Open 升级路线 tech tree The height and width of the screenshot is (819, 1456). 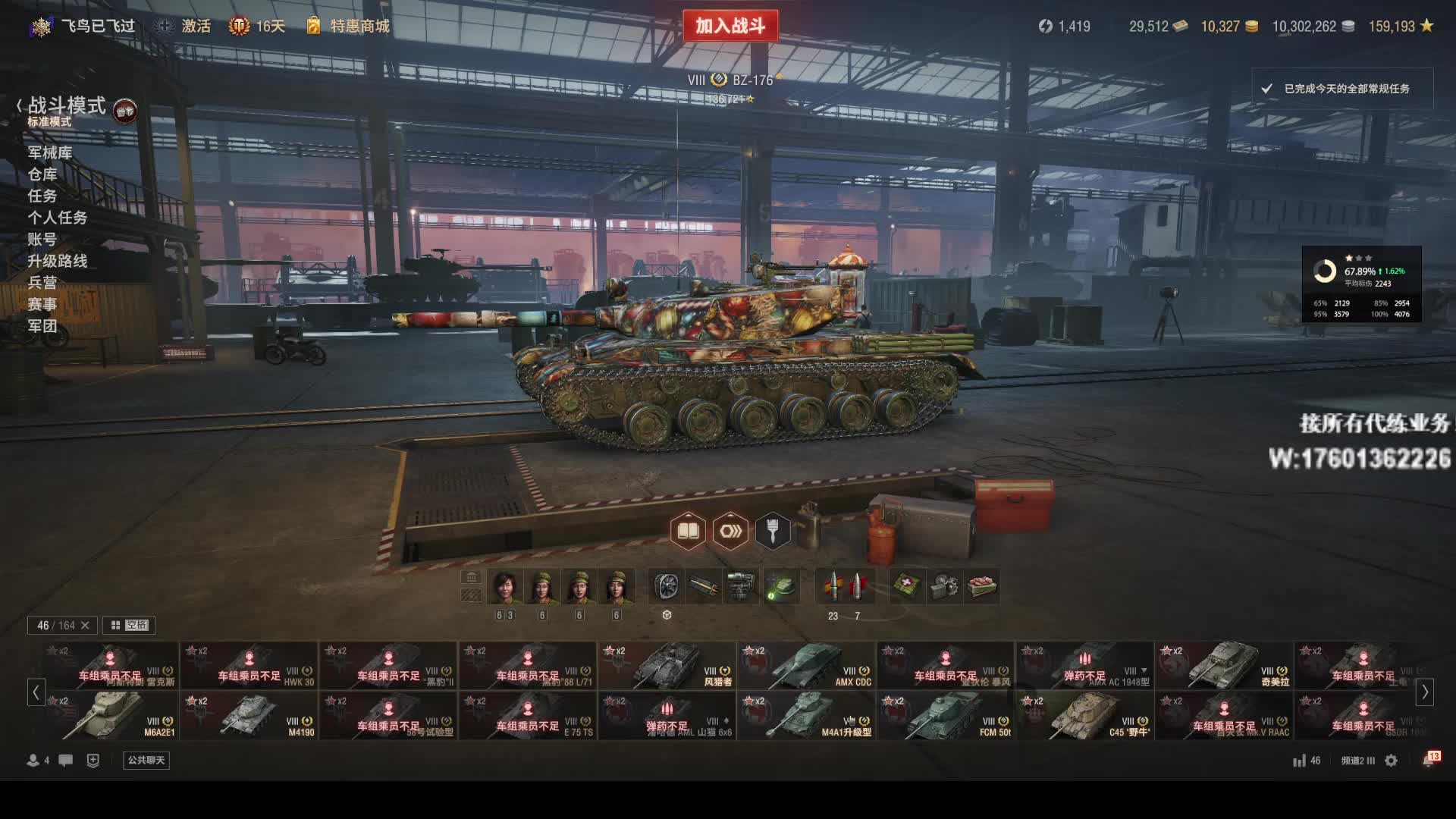point(58,261)
